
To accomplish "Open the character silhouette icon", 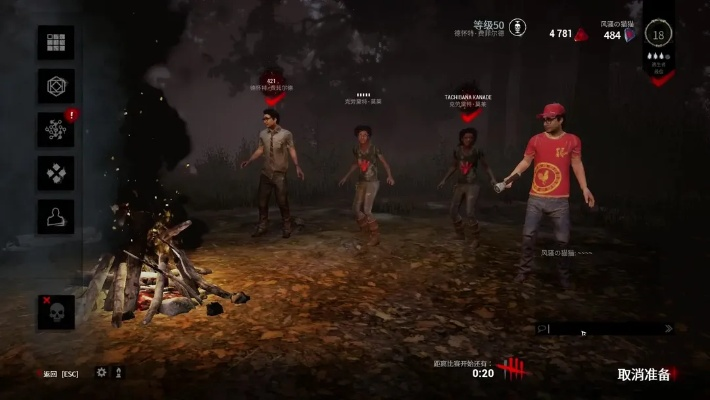I will 56,216.
